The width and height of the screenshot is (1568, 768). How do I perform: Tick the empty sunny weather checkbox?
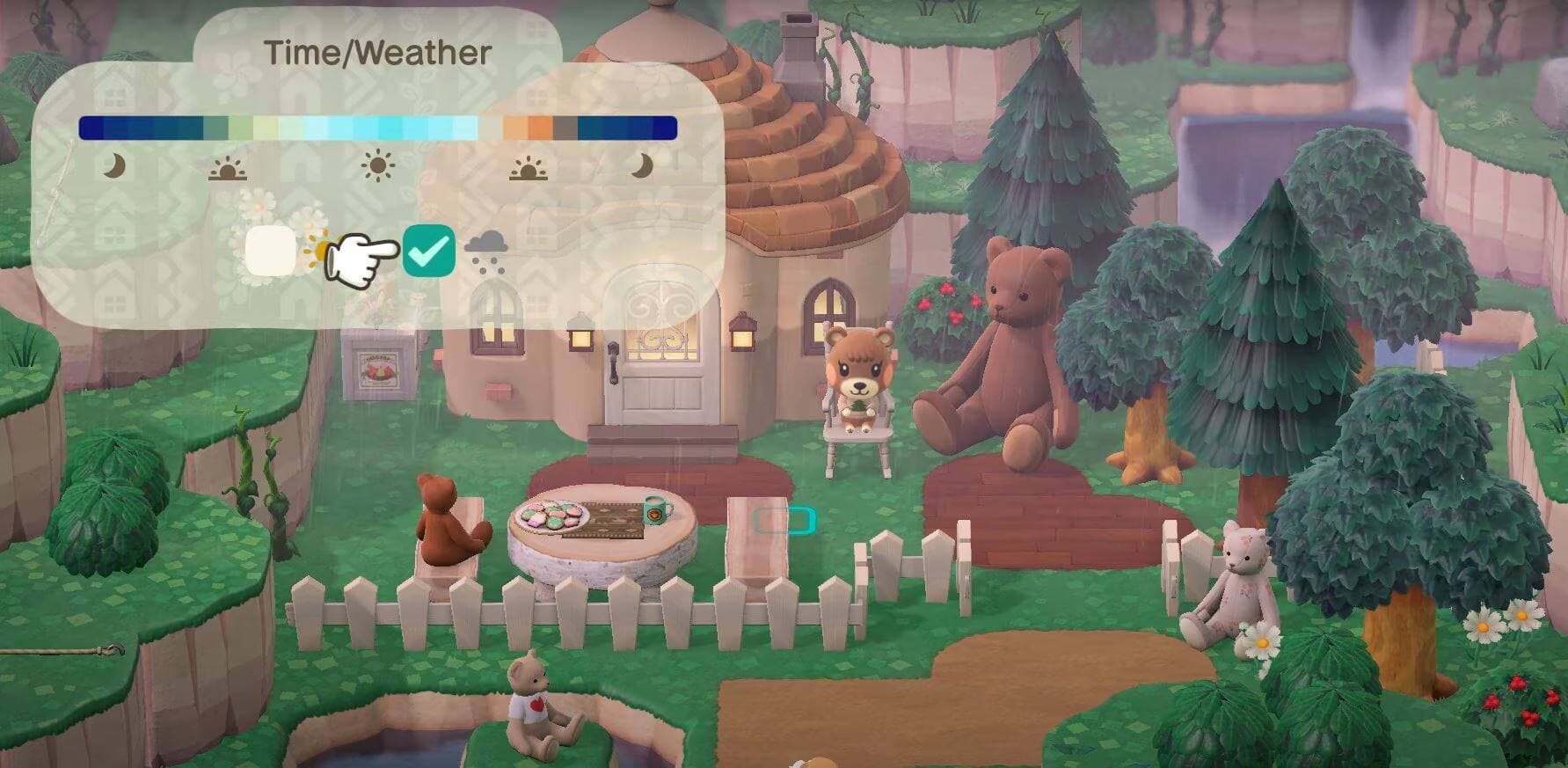click(x=271, y=251)
